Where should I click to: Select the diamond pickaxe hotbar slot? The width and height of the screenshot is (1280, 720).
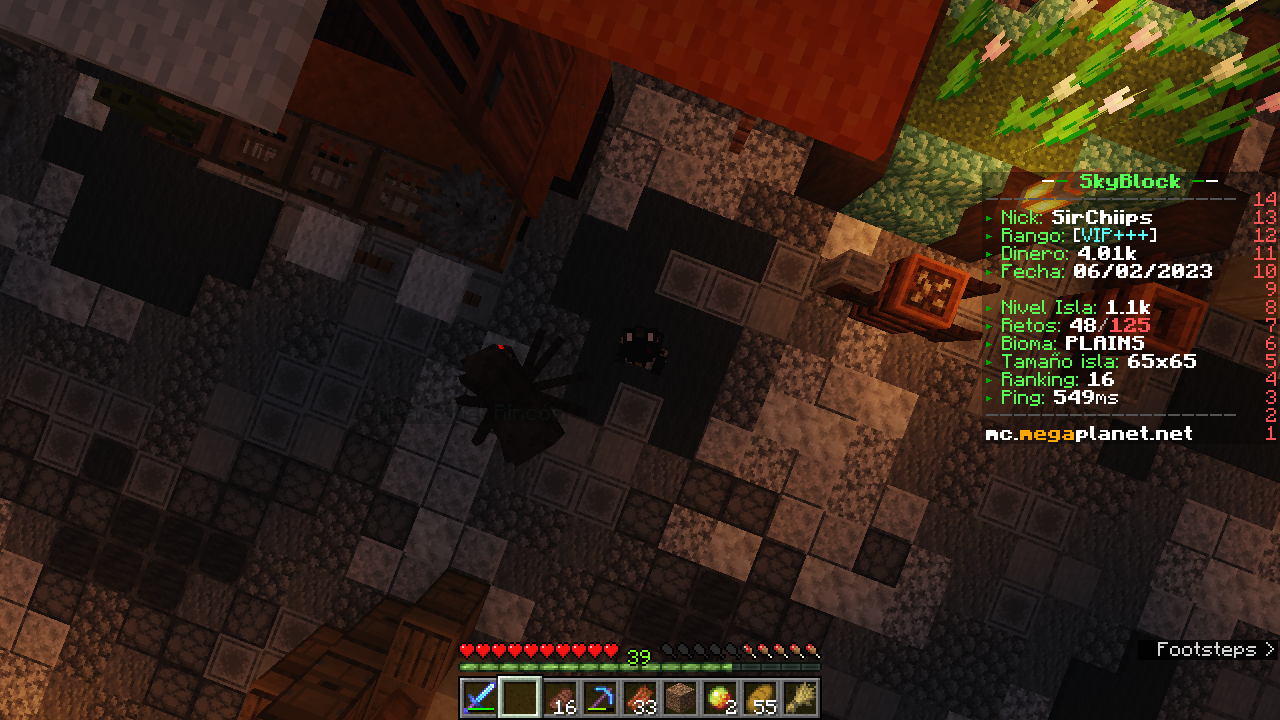[600, 697]
